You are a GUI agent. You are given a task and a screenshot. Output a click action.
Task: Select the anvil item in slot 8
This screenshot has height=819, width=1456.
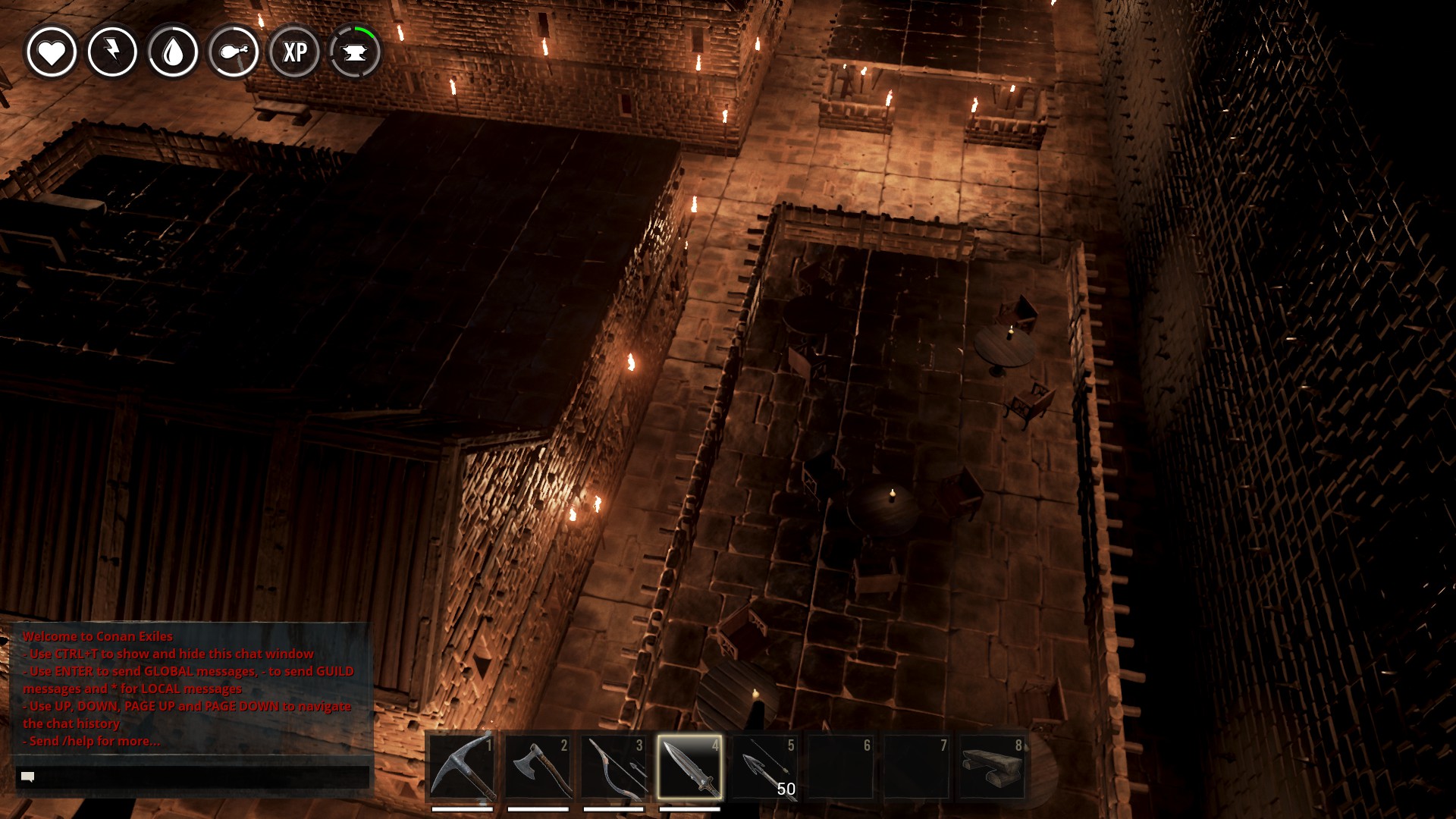(992, 767)
